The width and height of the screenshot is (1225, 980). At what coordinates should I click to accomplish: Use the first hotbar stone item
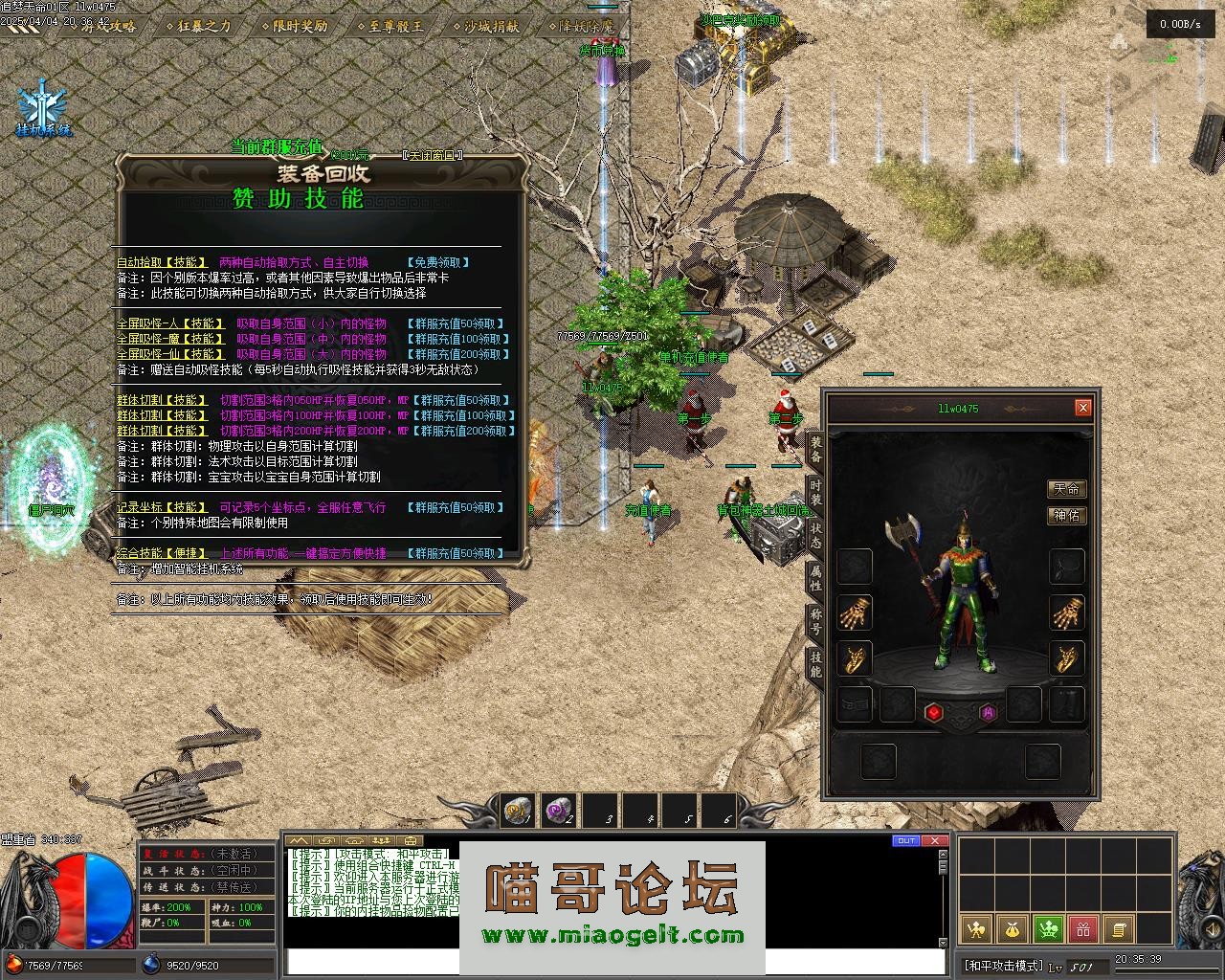pos(518,812)
